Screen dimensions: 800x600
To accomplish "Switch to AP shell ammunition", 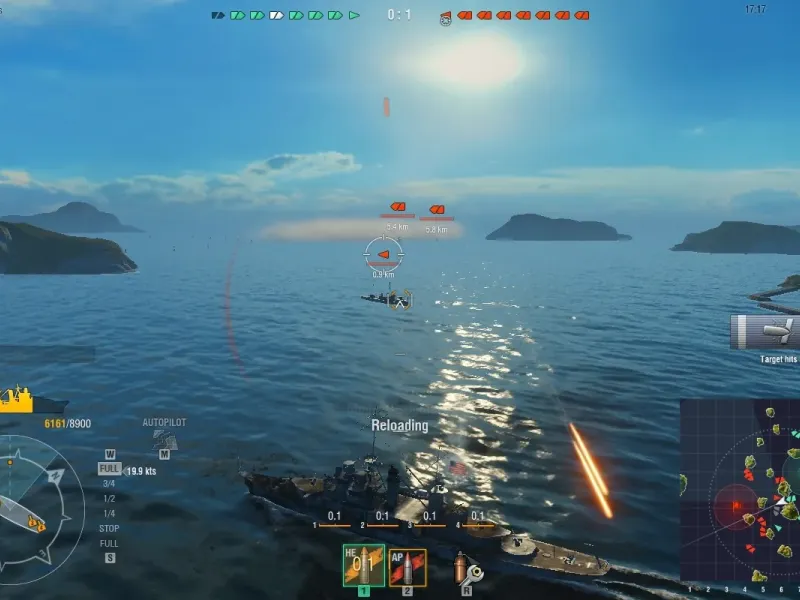I will pos(407,567).
